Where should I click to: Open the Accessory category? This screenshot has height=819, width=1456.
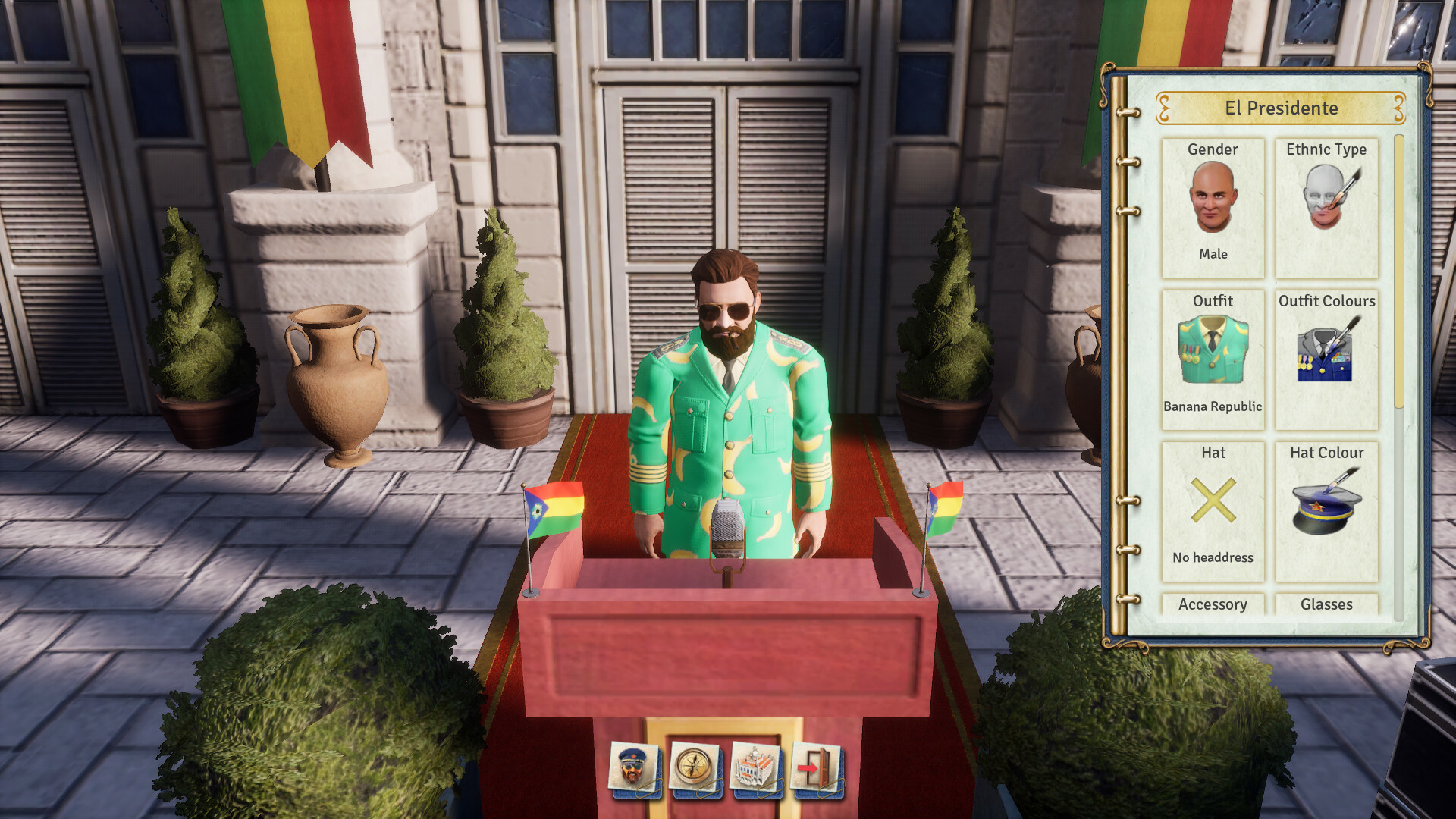(x=1213, y=604)
